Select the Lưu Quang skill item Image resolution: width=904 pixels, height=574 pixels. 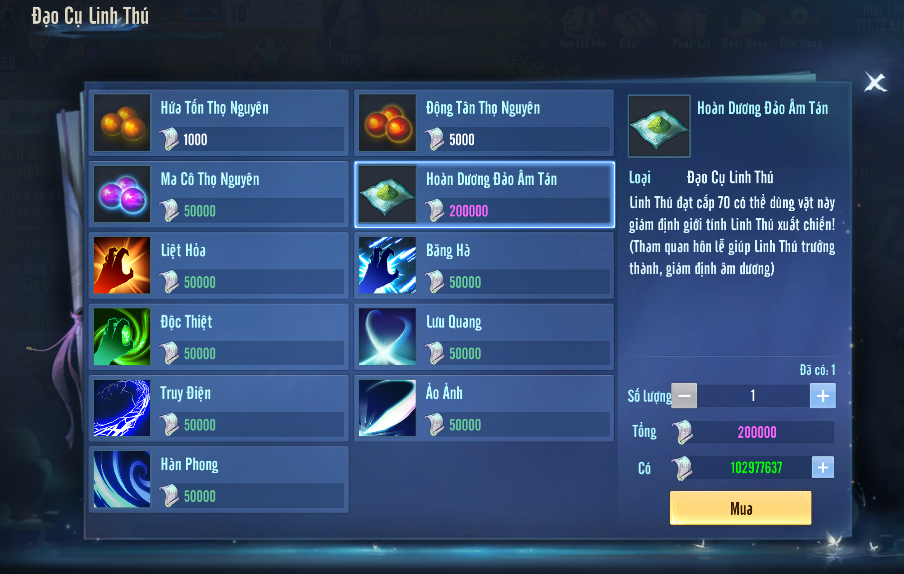pyautogui.click(x=484, y=337)
